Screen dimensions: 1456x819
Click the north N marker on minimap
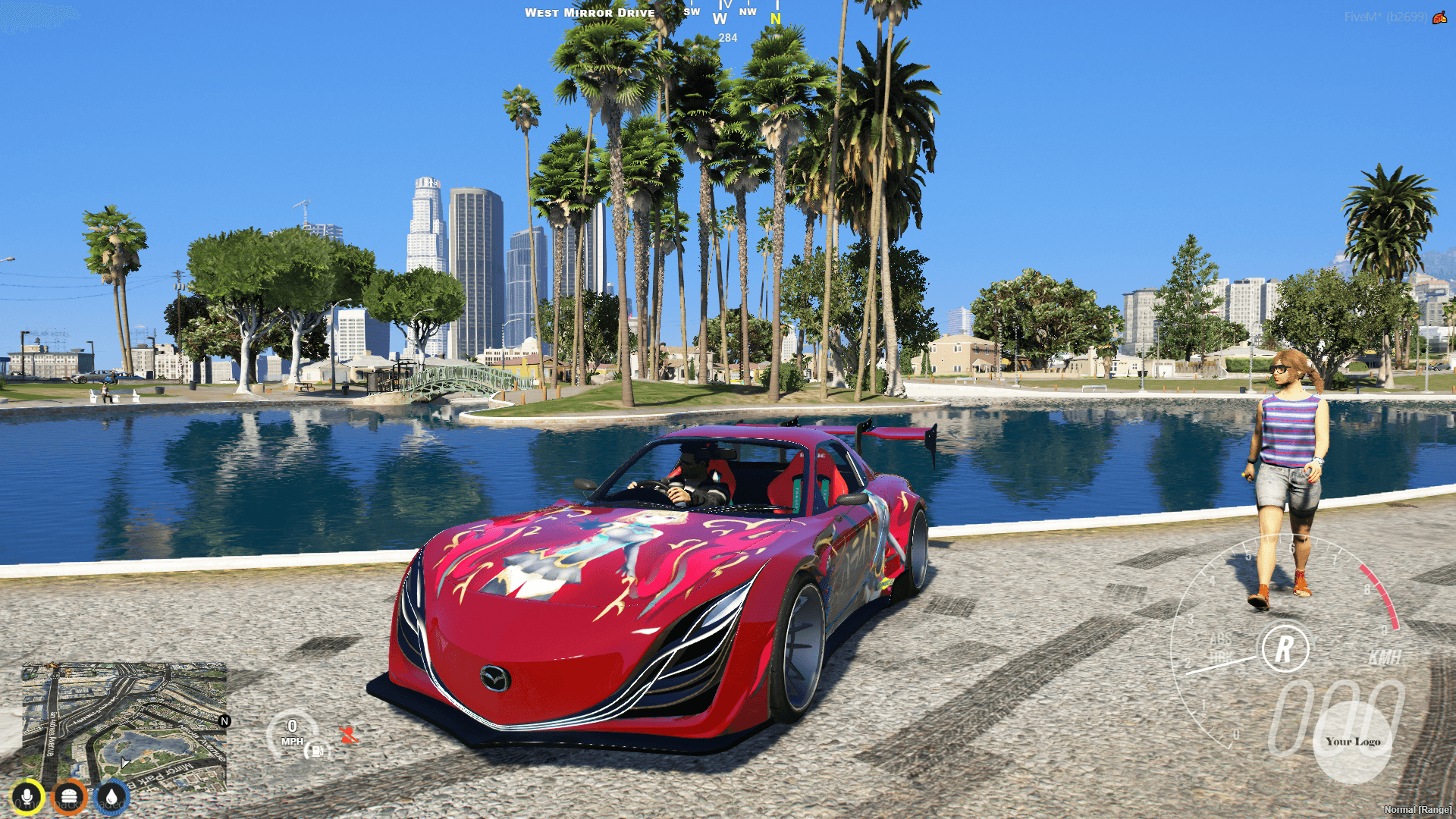(224, 721)
